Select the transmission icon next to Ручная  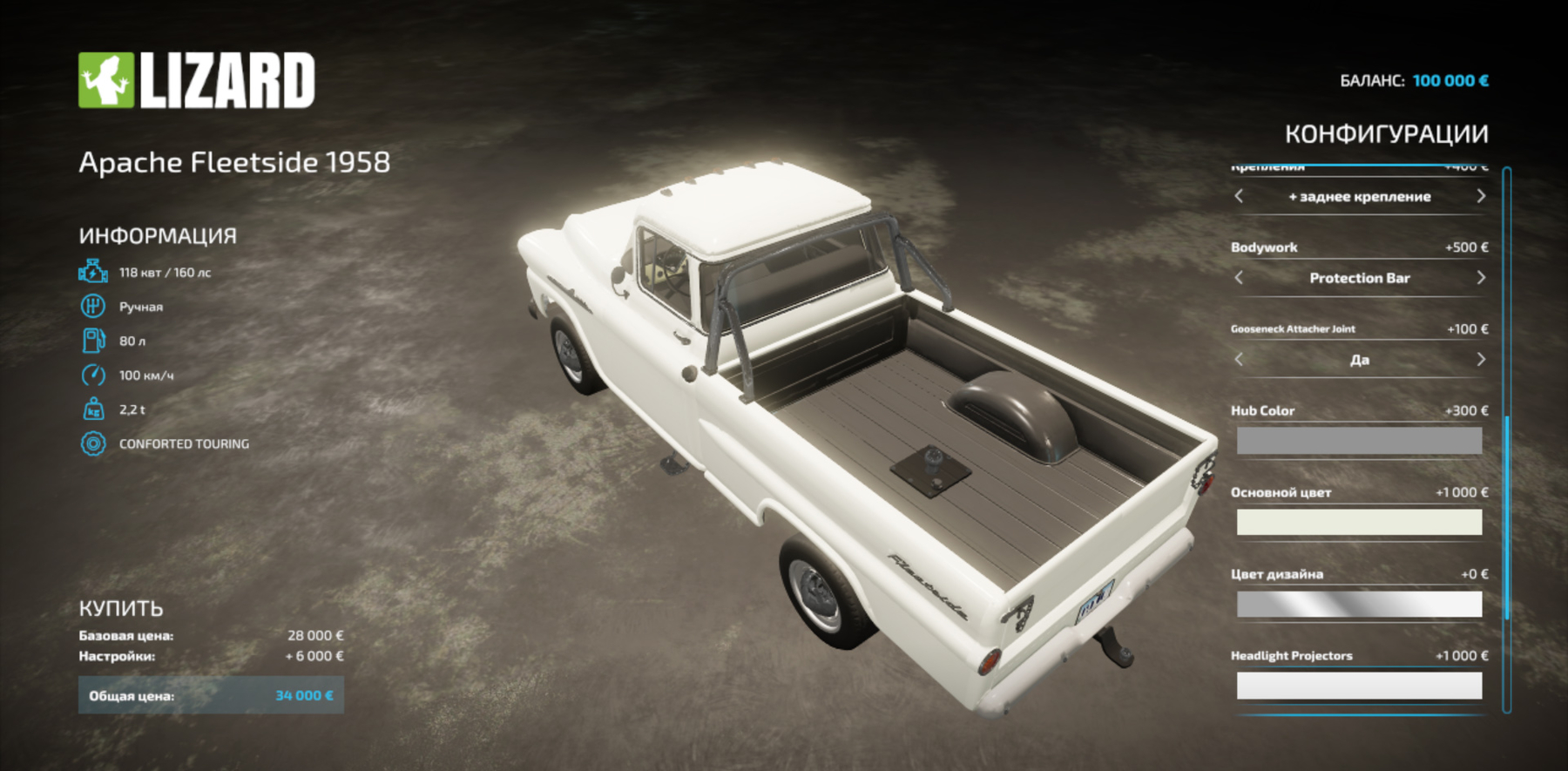pyautogui.click(x=91, y=306)
